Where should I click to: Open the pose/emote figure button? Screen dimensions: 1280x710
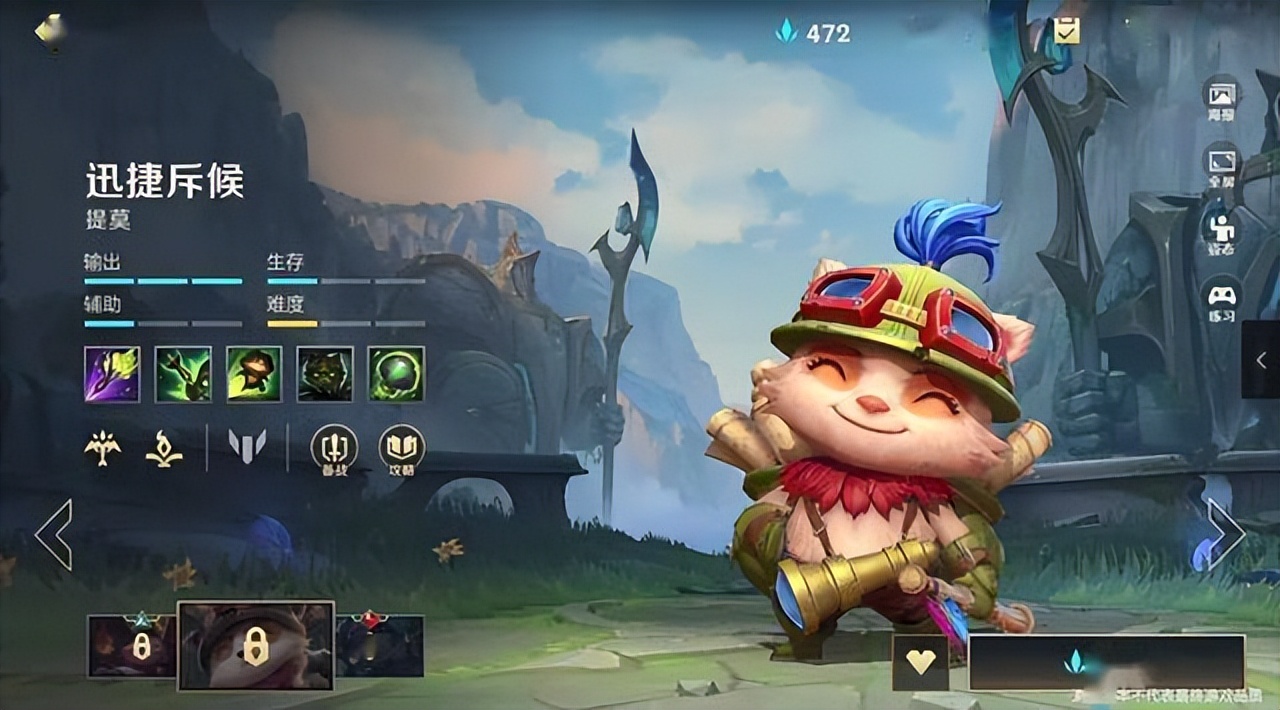1222,232
